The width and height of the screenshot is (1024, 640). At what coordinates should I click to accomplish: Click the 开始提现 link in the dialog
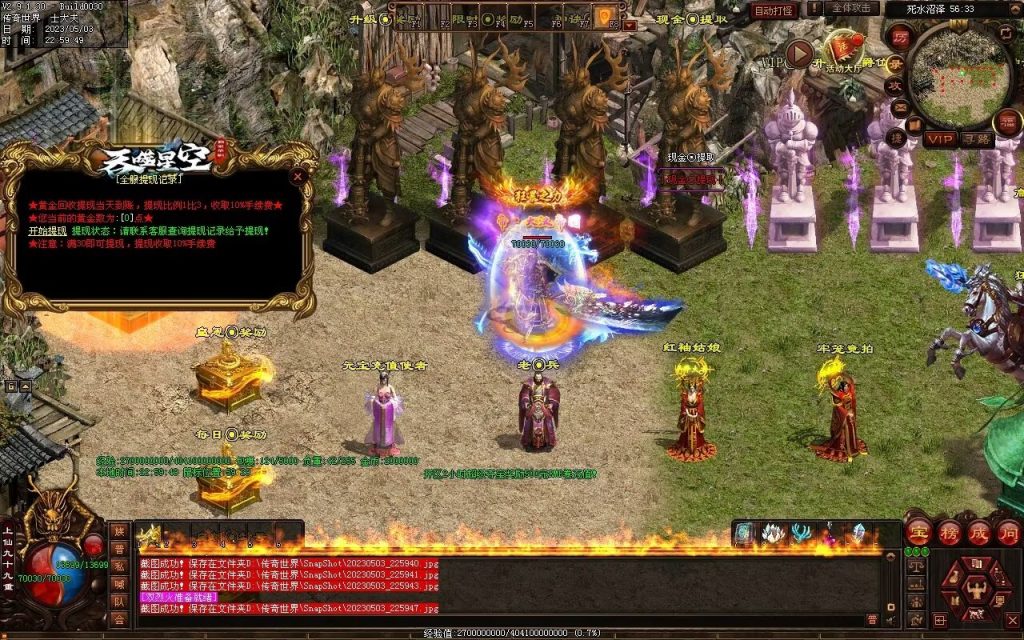pyautogui.click(x=47, y=230)
